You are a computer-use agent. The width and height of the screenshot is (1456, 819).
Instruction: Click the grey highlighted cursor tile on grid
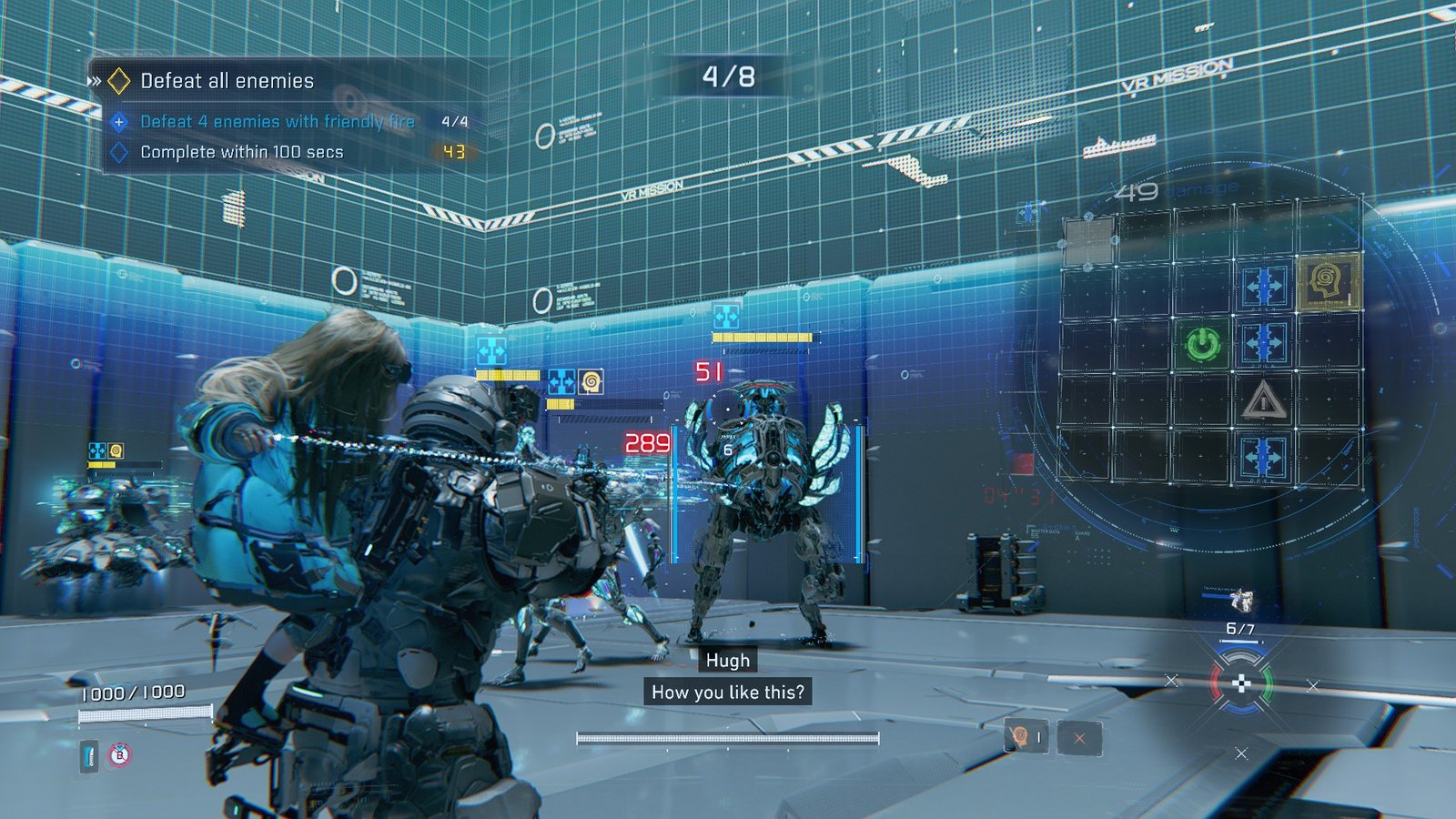1088,241
